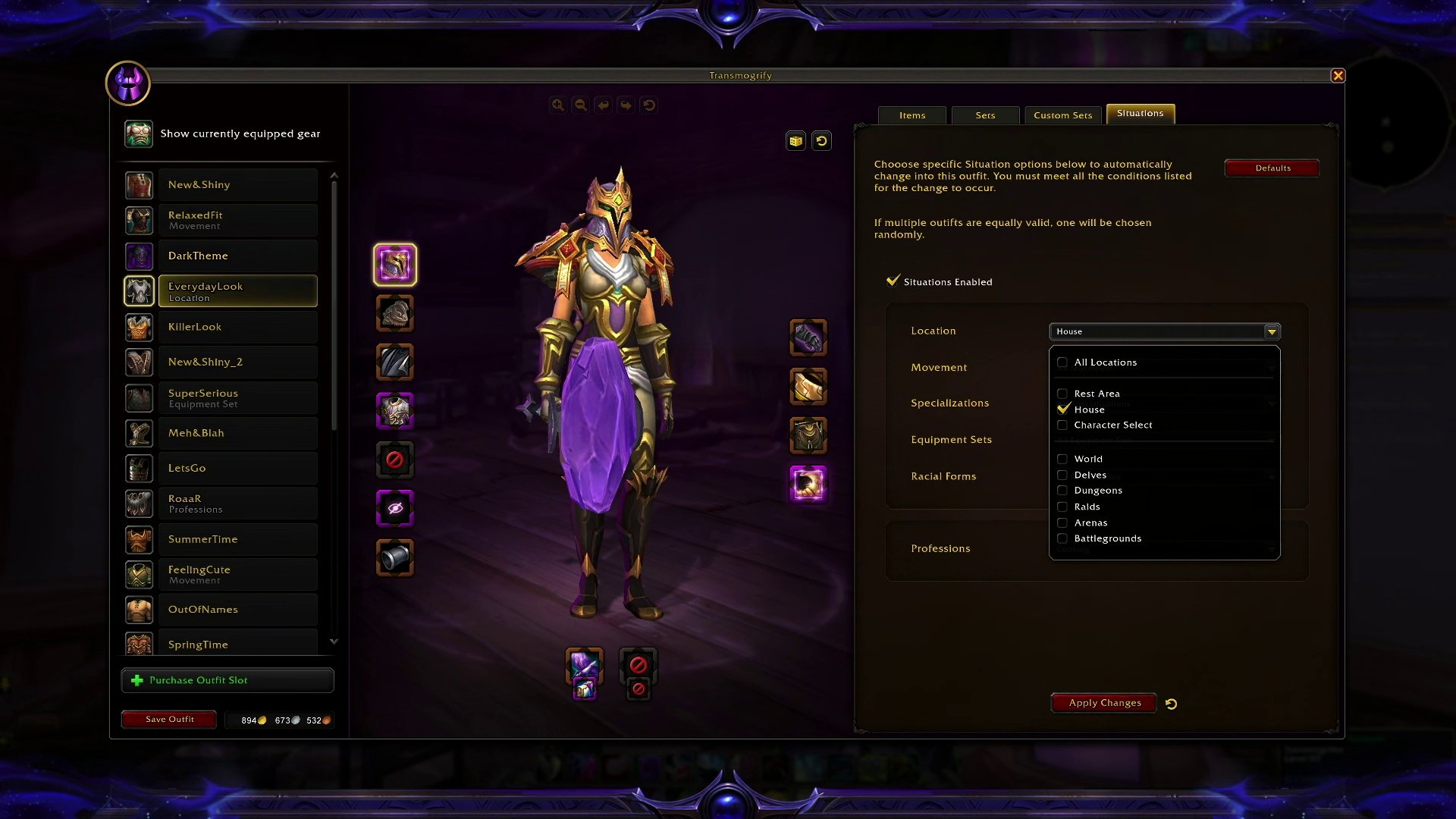This screenshot has width=1456, height=819.
Task: Zoom in on the character preview
Action: coord(557,105)
